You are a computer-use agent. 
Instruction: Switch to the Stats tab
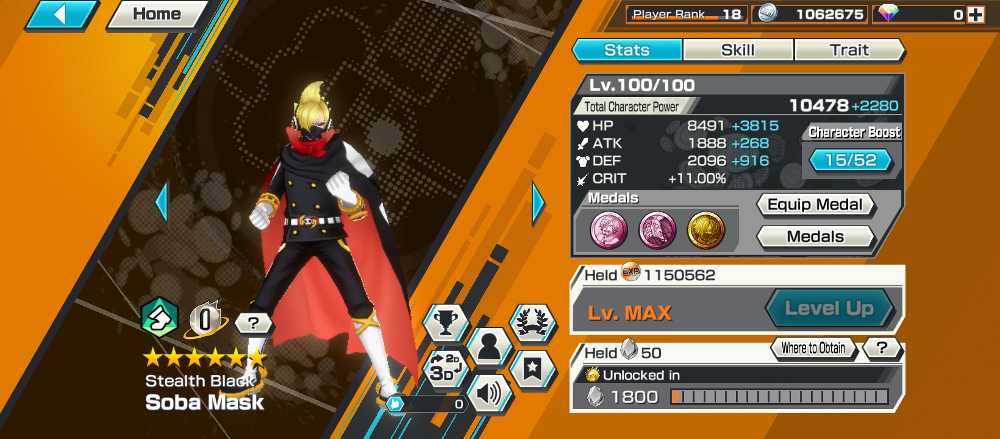[627, 50]
